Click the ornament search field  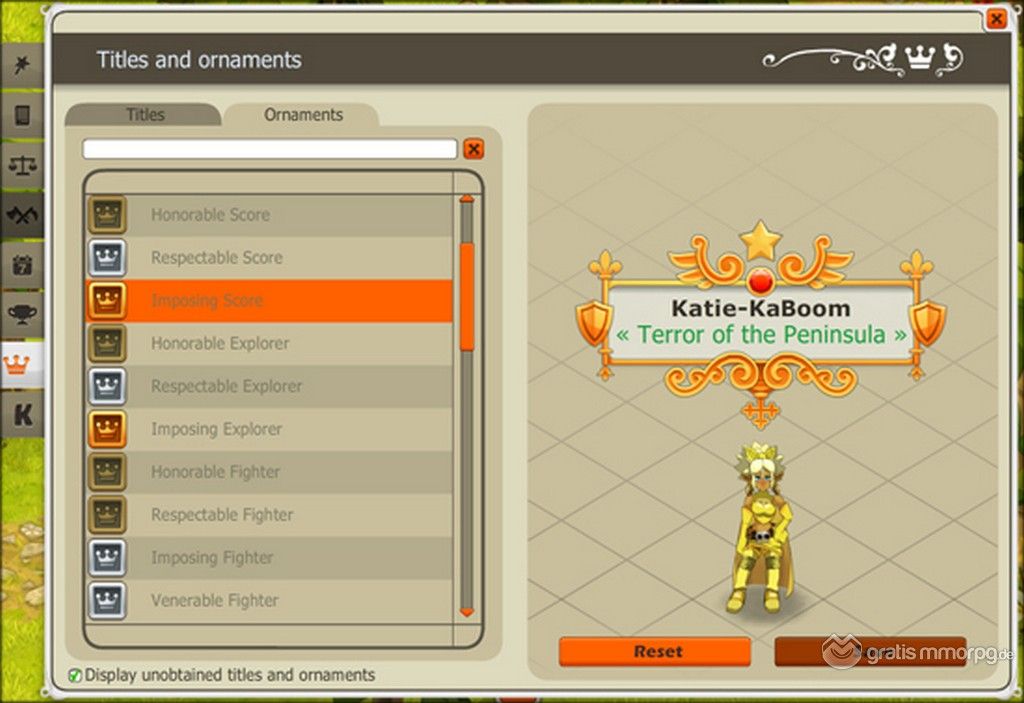[x=270, y=149]
